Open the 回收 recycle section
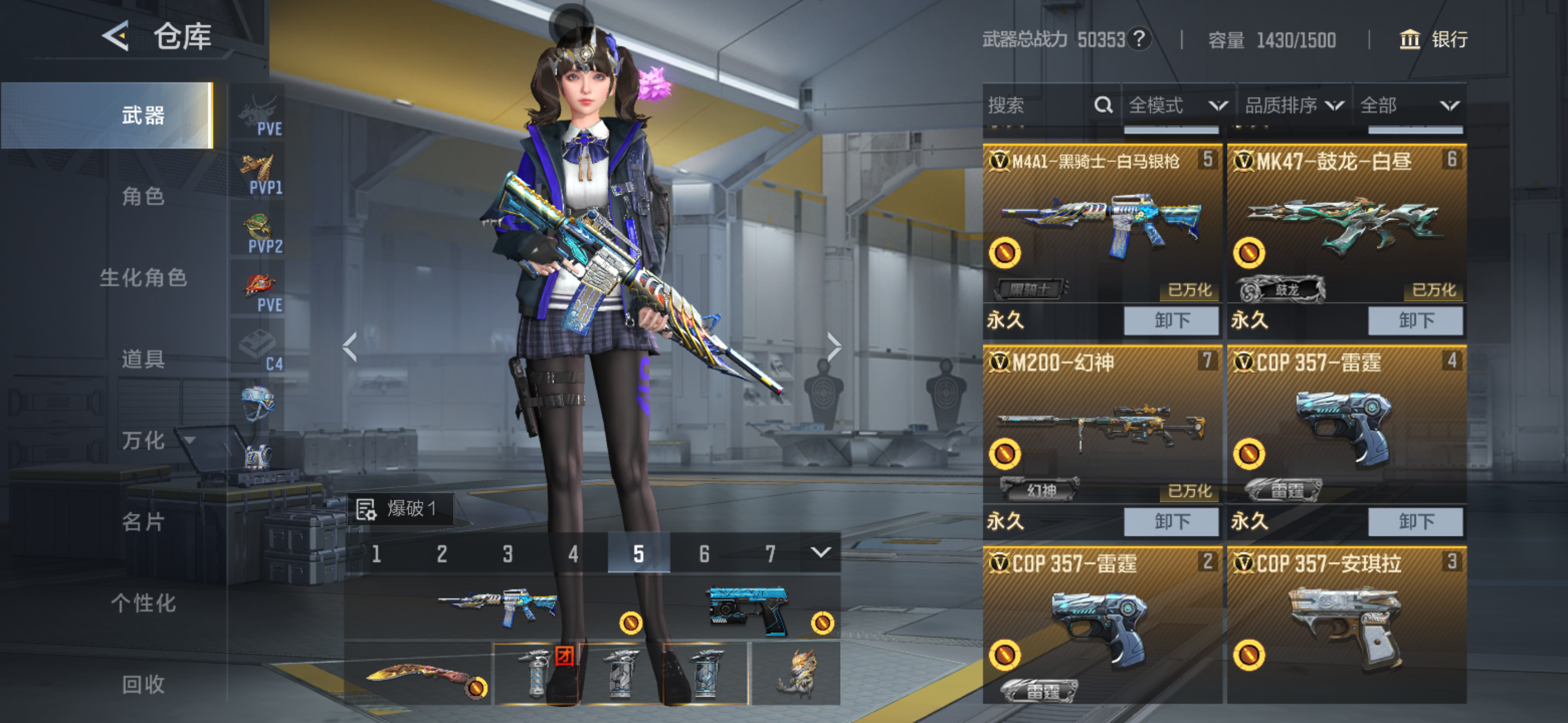The width and height of the screenshot is (1568, 723). click(x=143, y=684)
